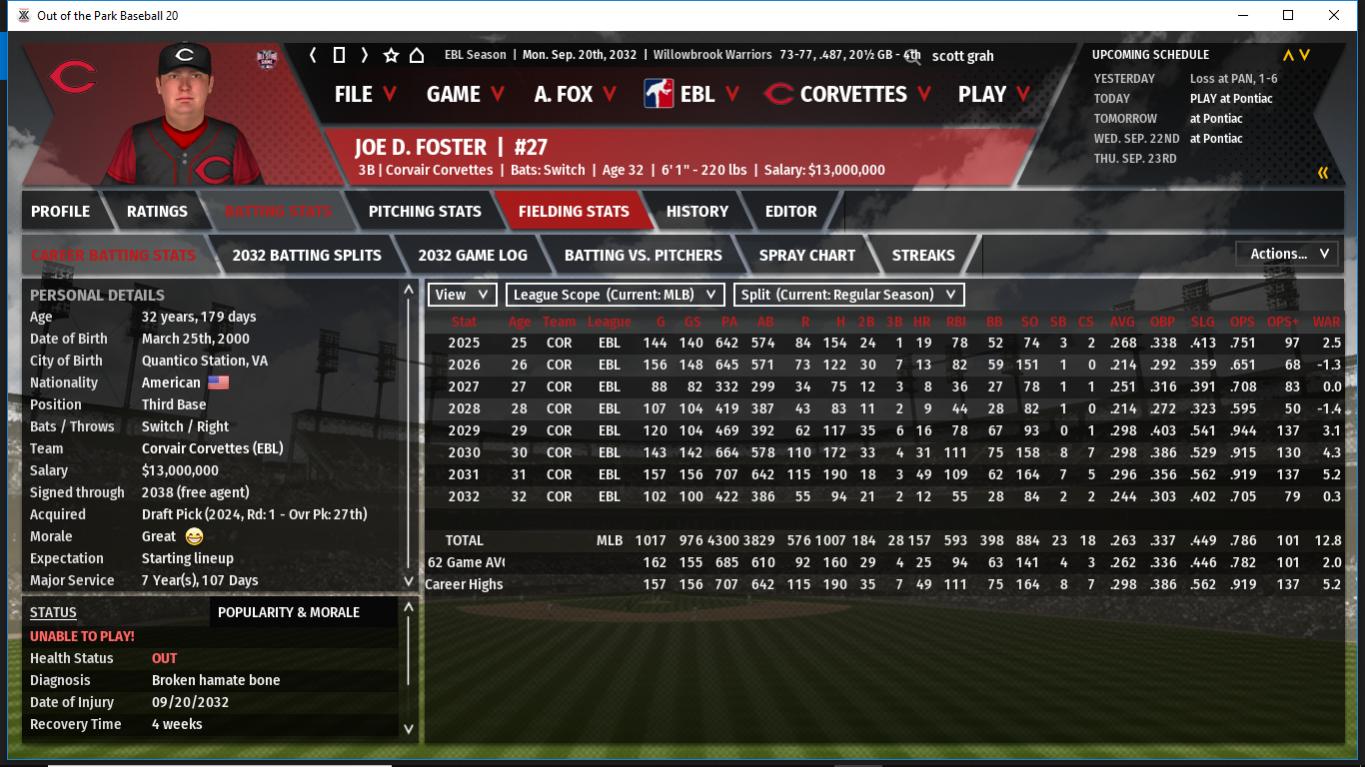Open the HISTORY tab

pyautogui.click(x=697, y=211)
